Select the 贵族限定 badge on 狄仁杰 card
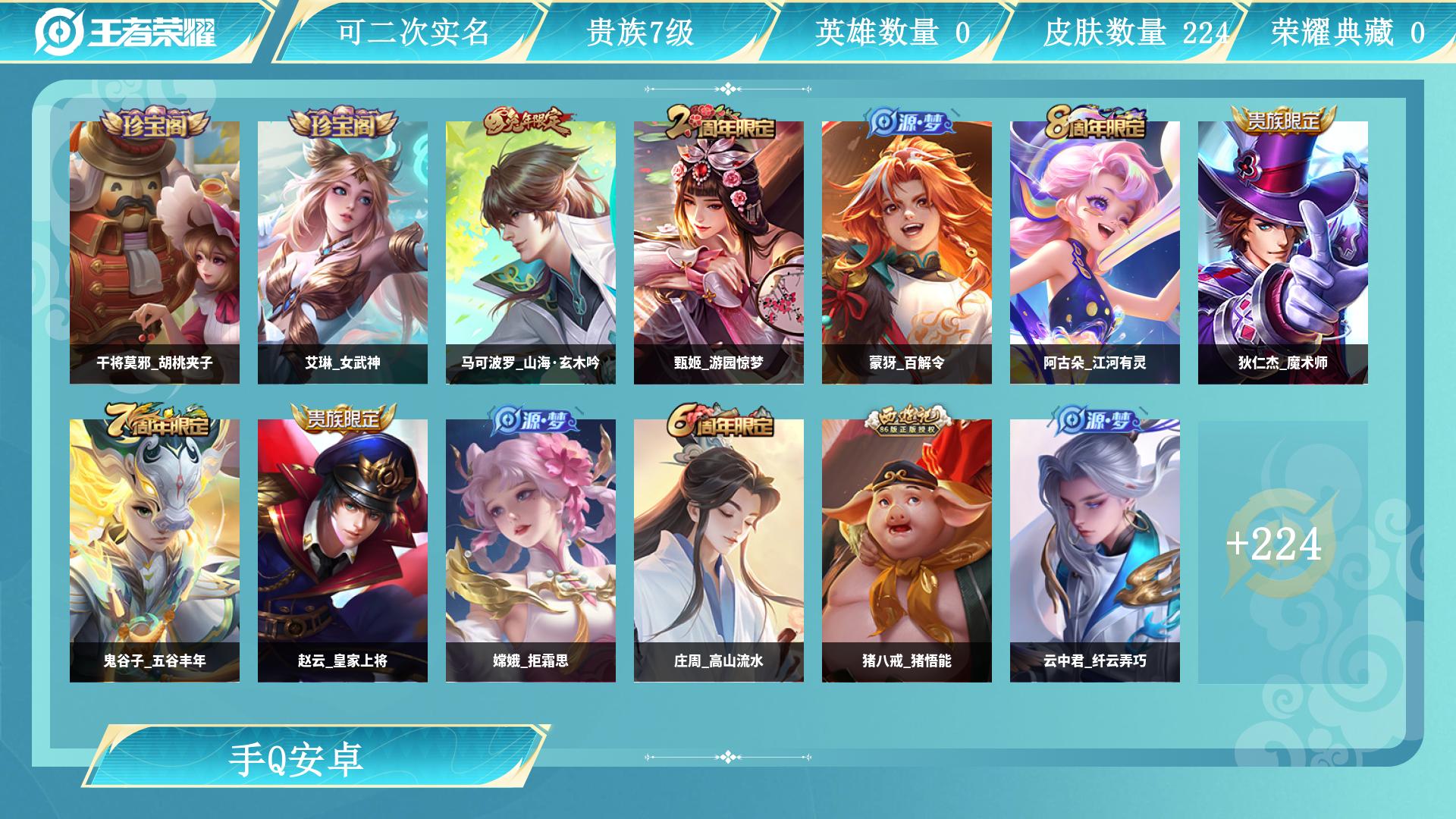Screen dimensions: 1456x819 click(1282, 123)
